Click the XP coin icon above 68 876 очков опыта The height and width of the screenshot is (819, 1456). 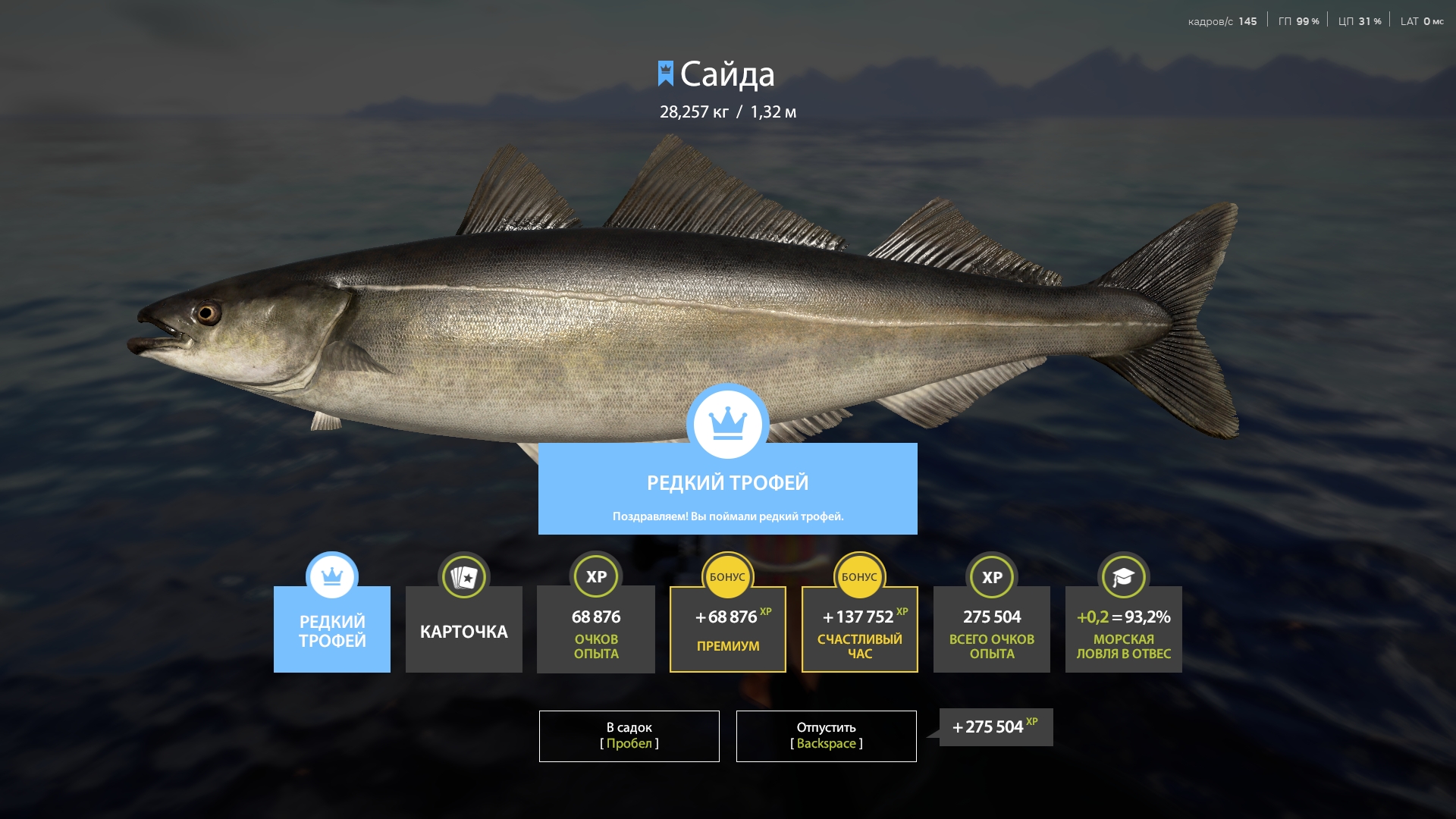(595, 576)
